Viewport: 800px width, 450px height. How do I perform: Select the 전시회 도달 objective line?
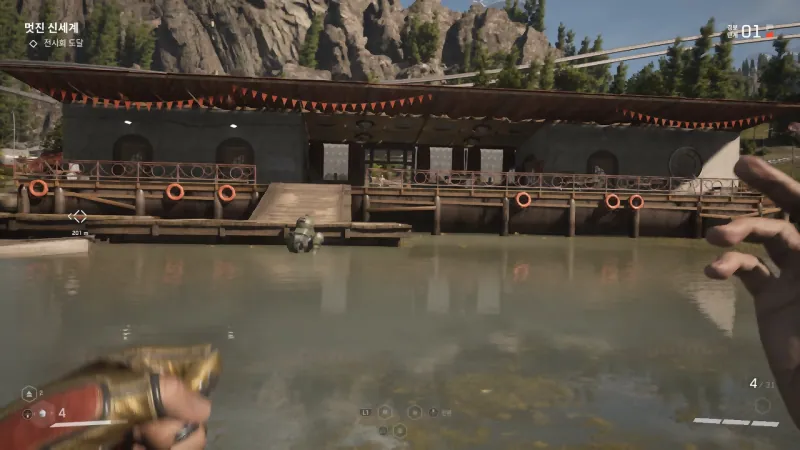click(x=61, y=43)
